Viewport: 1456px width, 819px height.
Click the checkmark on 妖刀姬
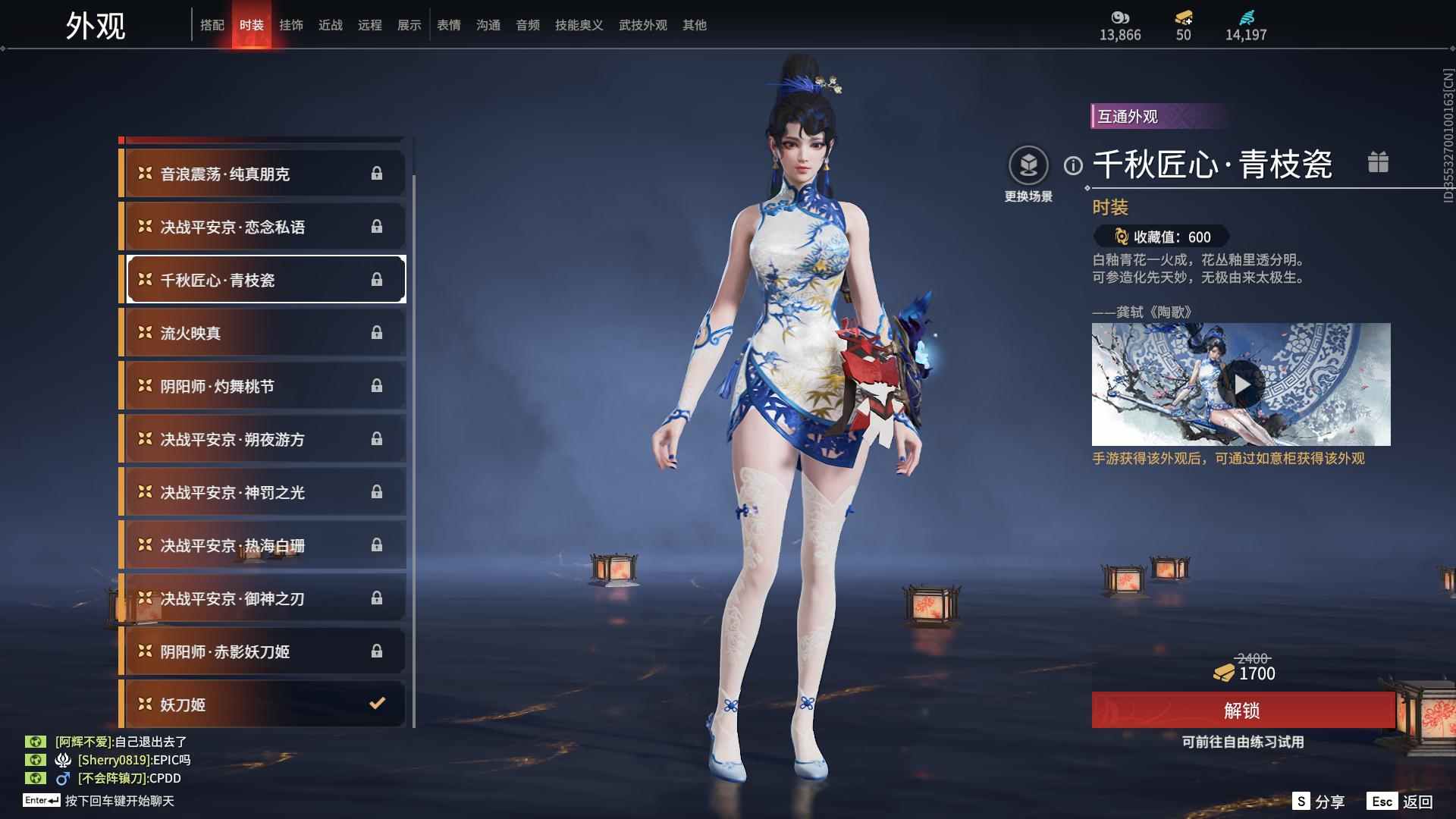click(377, 704)
